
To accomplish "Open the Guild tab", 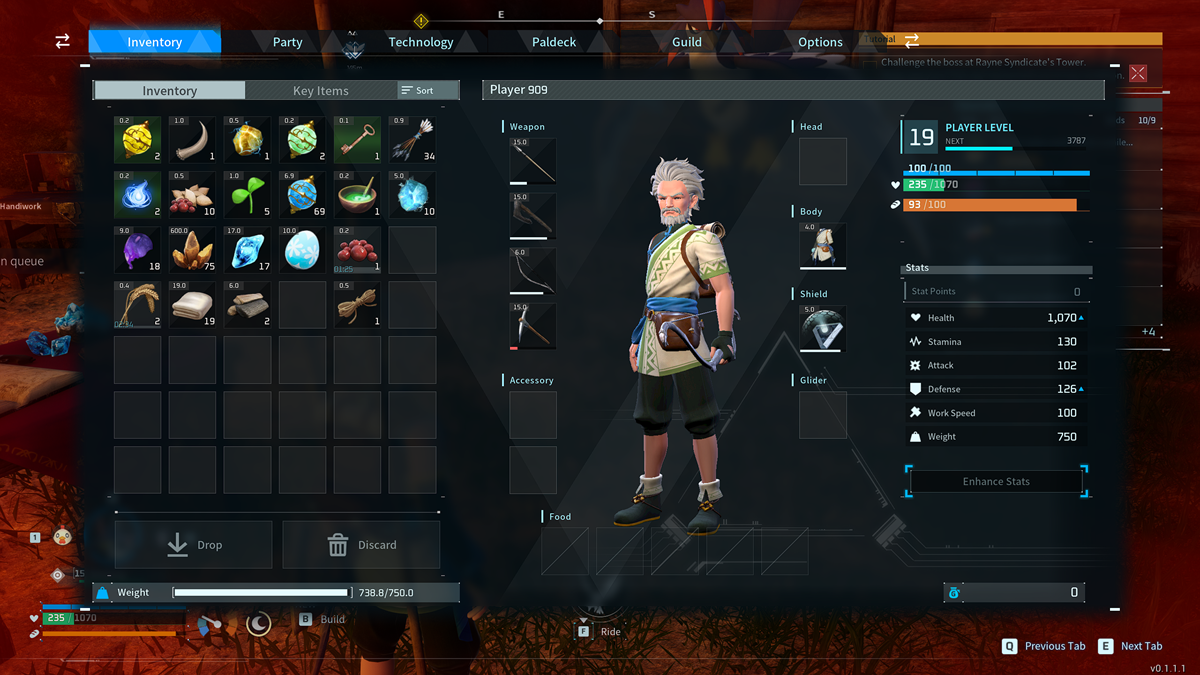I will point(686,42).
